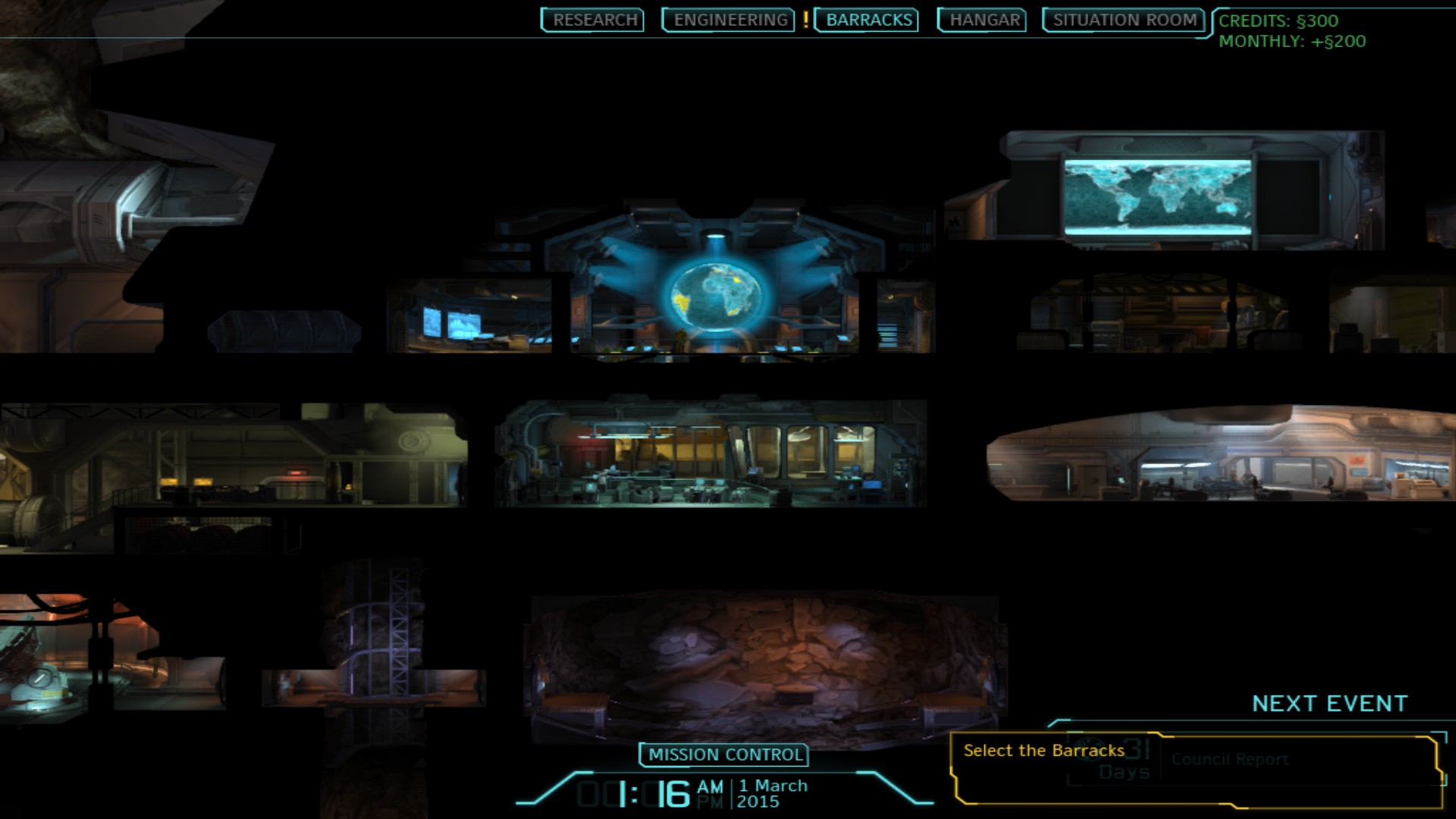Switch to the Engineering tab
1456x819 pixels.
(x=730, y=20)
